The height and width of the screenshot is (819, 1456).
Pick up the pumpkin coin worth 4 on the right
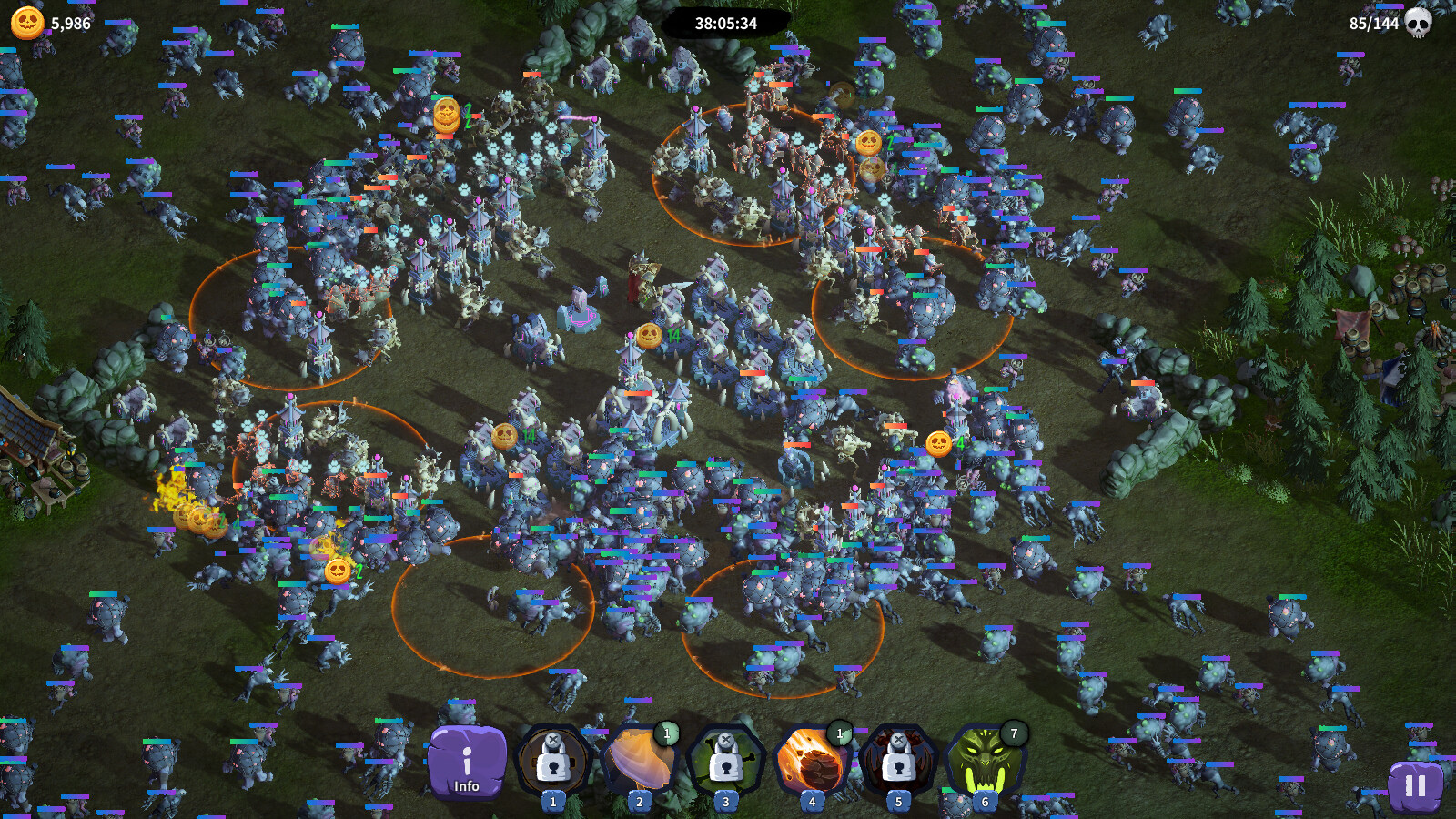(938, 444)
